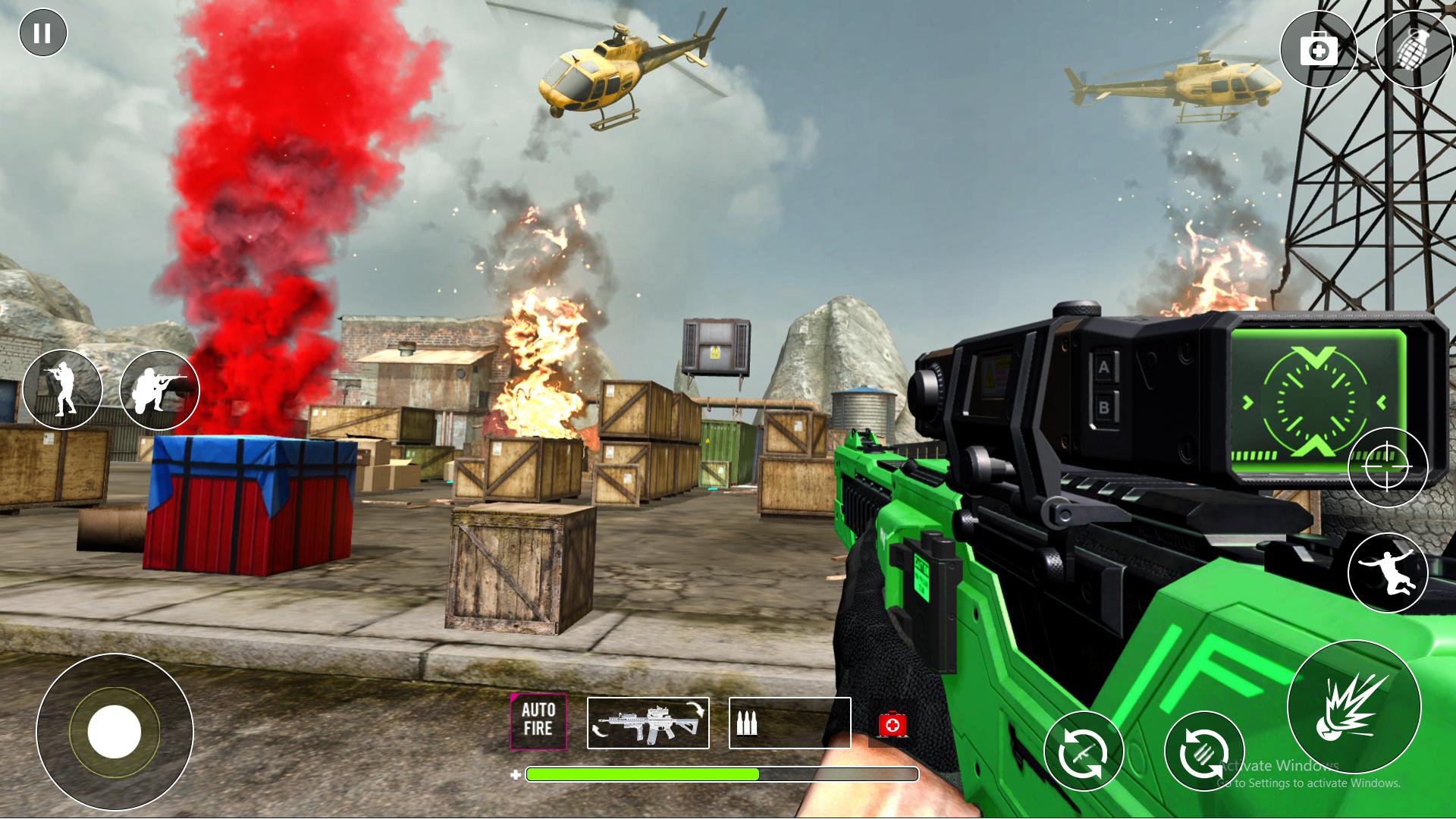Switch to the crouching stance

click(x=159, y=389)
